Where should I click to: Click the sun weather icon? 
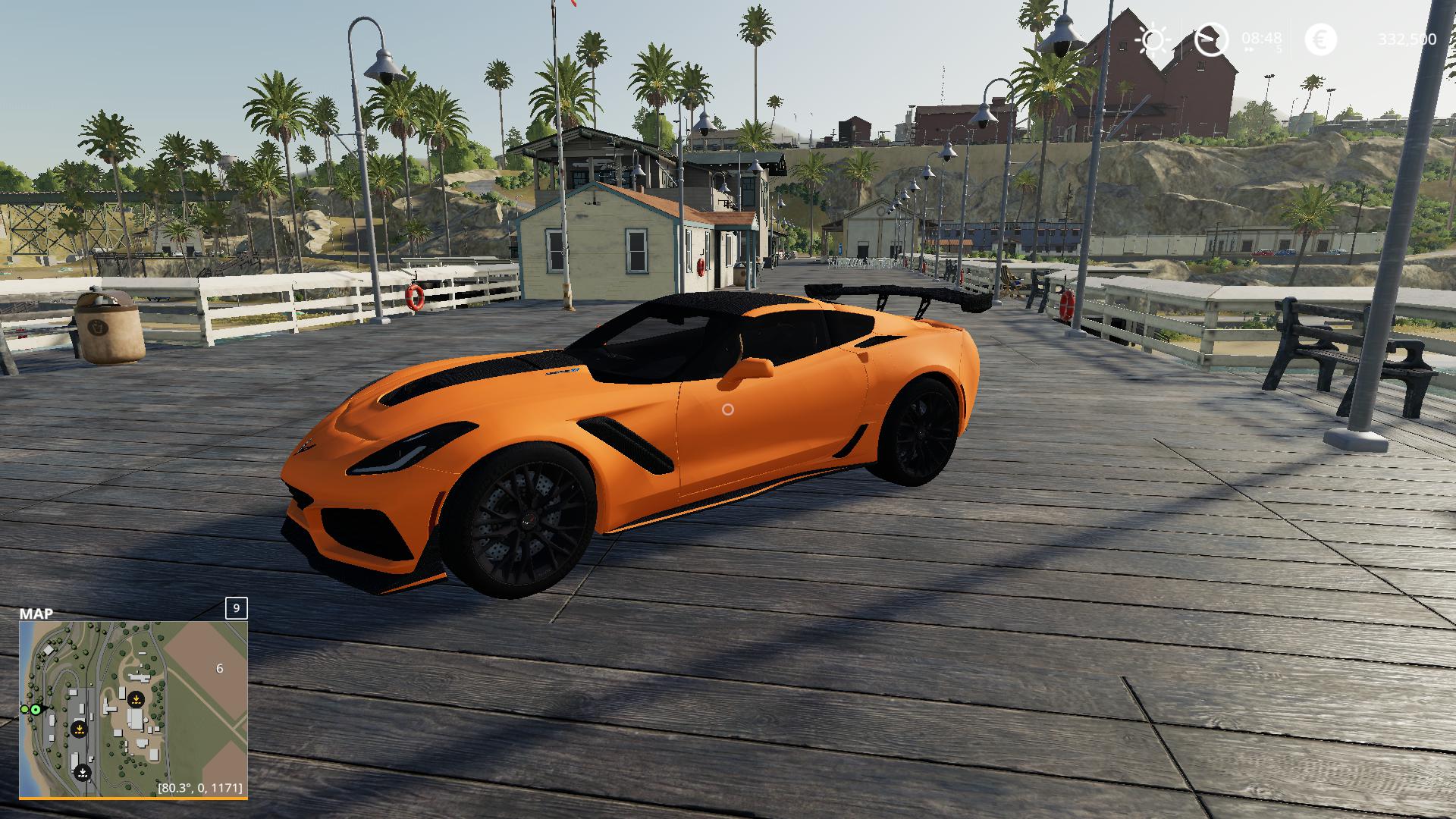click(x=1153, y=39)
